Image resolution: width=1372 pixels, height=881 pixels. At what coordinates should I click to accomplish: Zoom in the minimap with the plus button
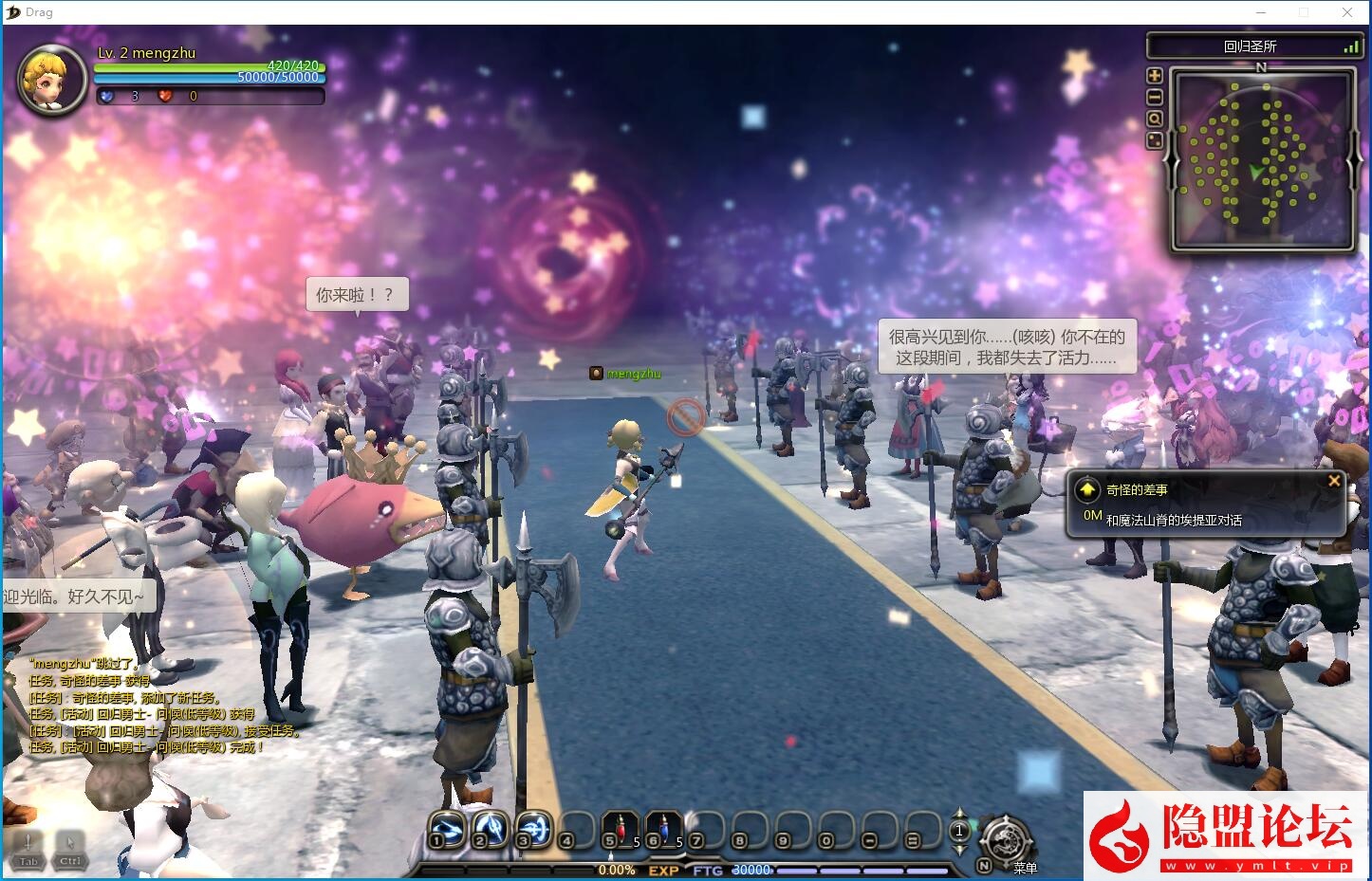1155,76
